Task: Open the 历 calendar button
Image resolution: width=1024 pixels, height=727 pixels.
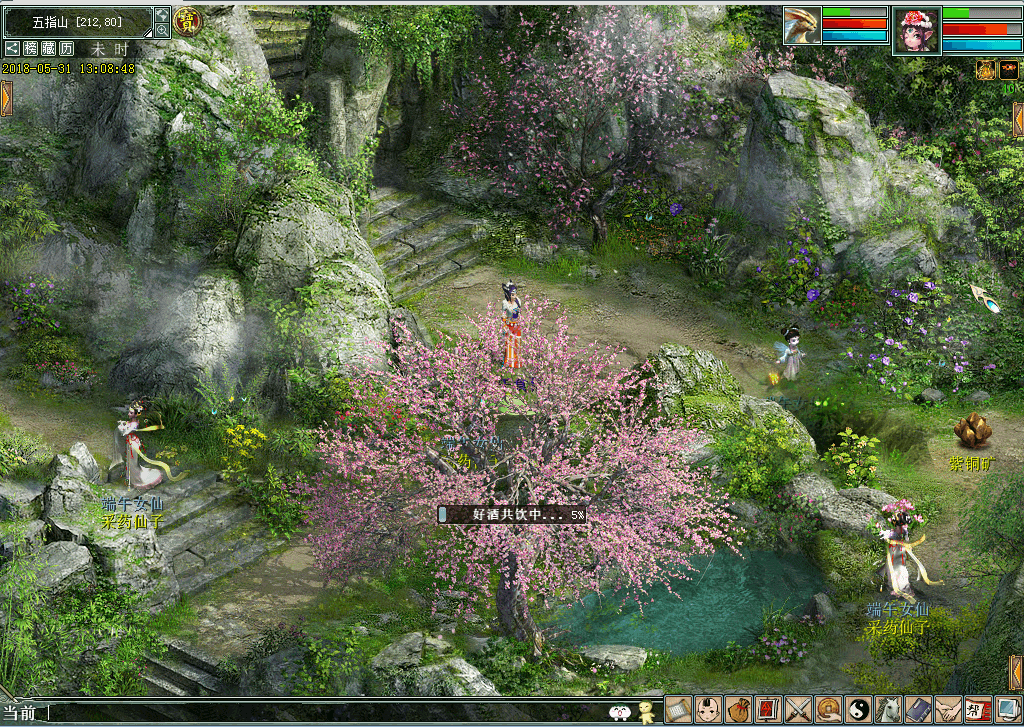Action: click(66, 48)
